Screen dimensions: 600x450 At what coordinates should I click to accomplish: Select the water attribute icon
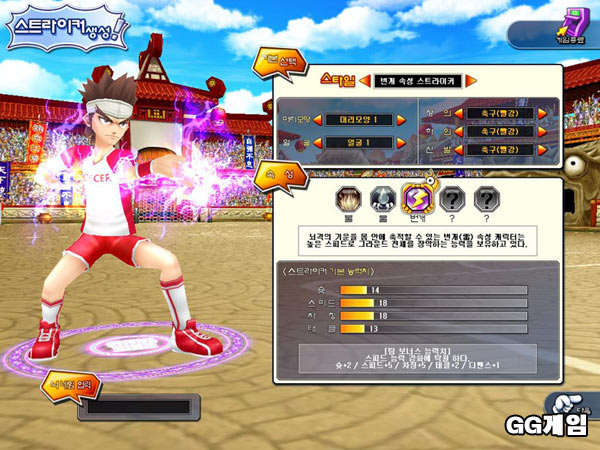click(x=382, y=197)
